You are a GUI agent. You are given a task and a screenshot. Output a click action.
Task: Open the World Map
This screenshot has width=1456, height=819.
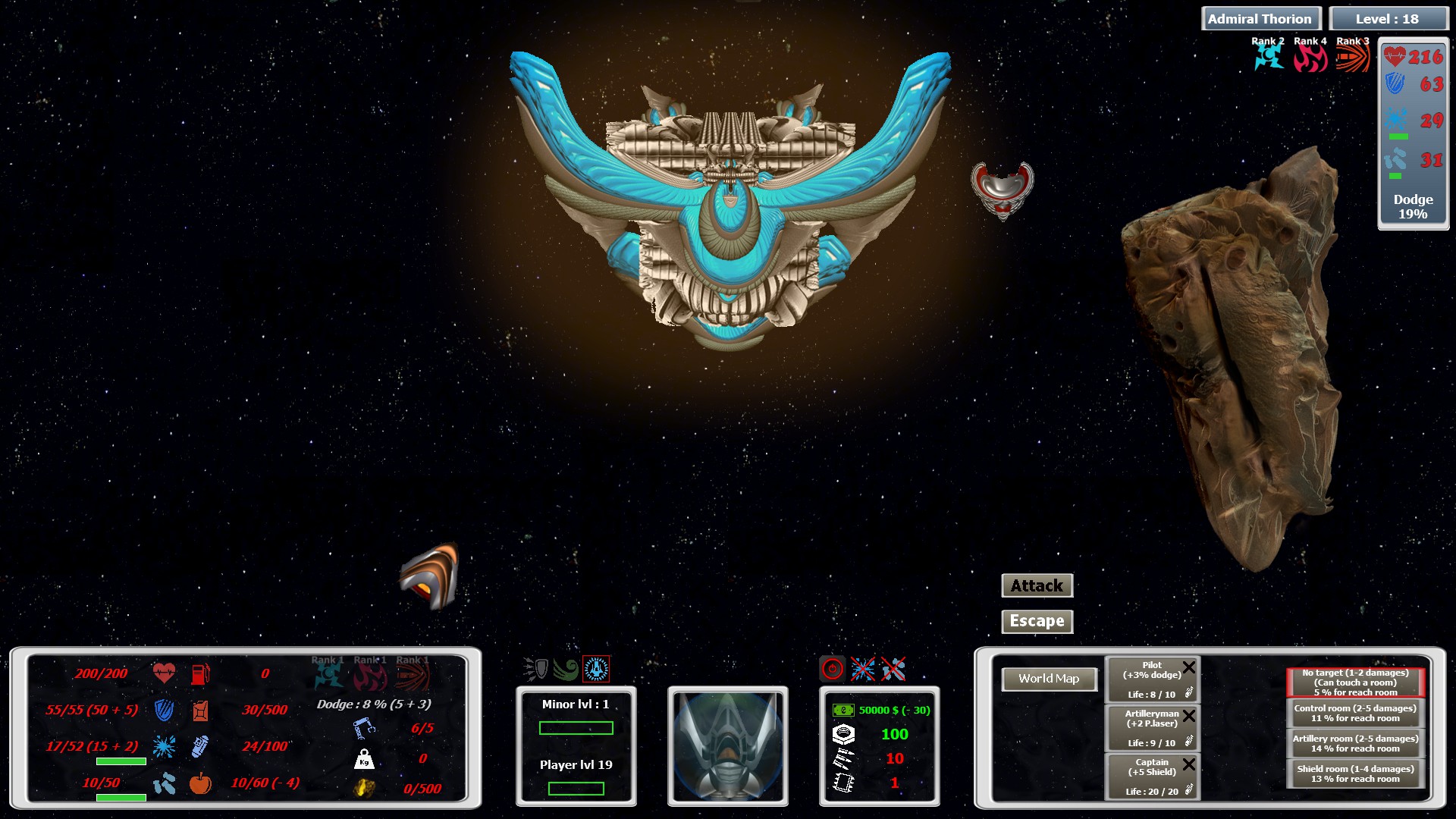click(x=1049, y=679)
